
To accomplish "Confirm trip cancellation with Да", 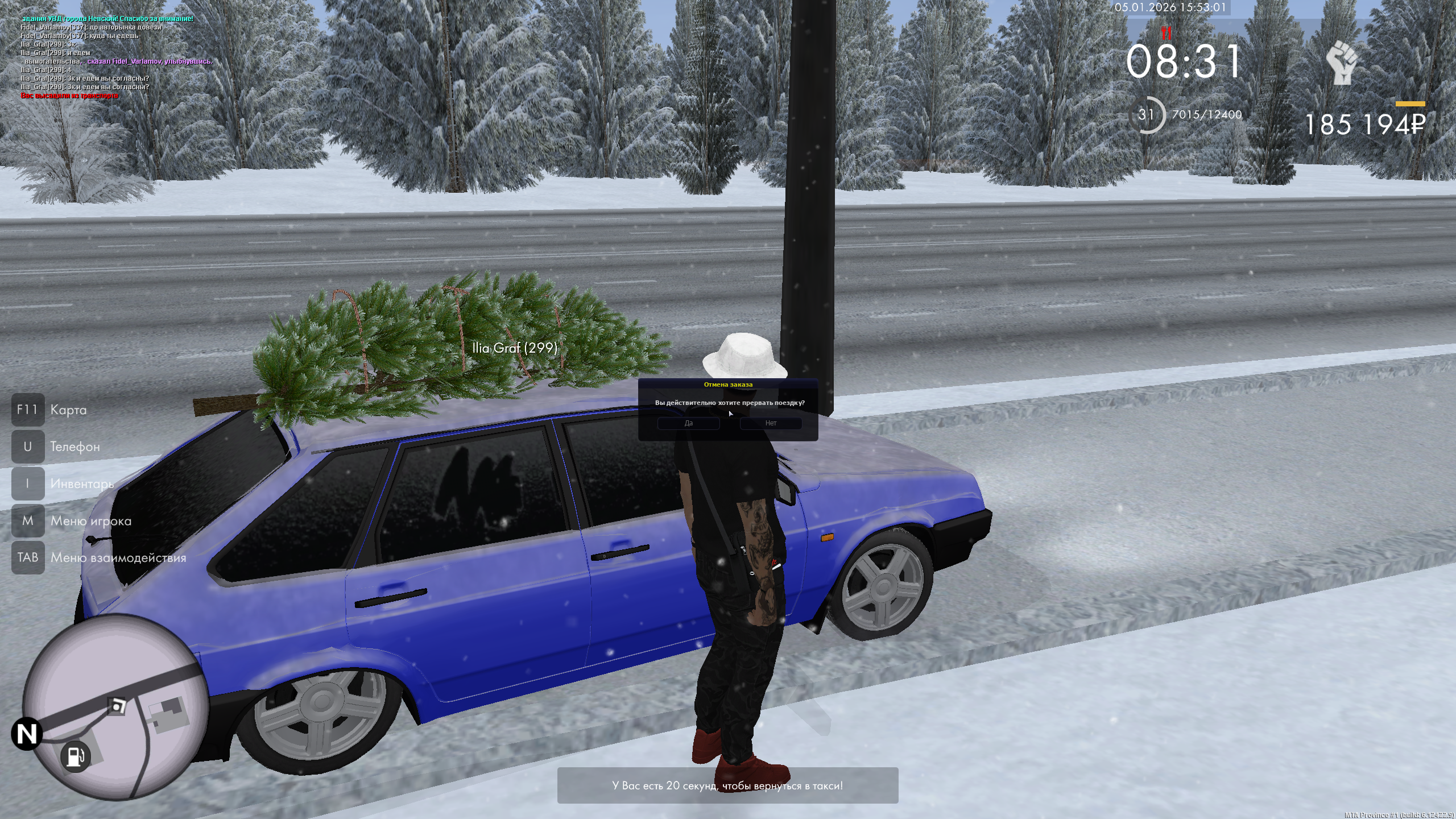I will (688, 423).
